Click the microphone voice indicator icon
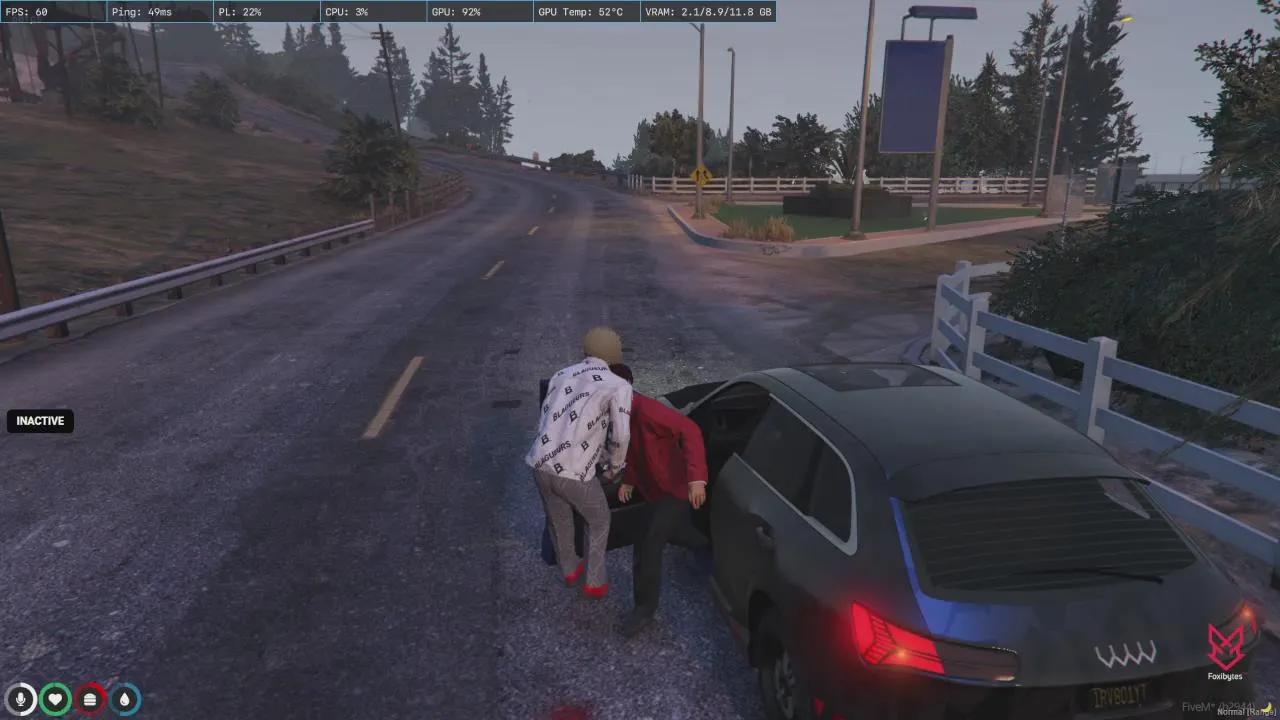The height and width of the screenshot is (720, 1280). click(x=20, y=698)
